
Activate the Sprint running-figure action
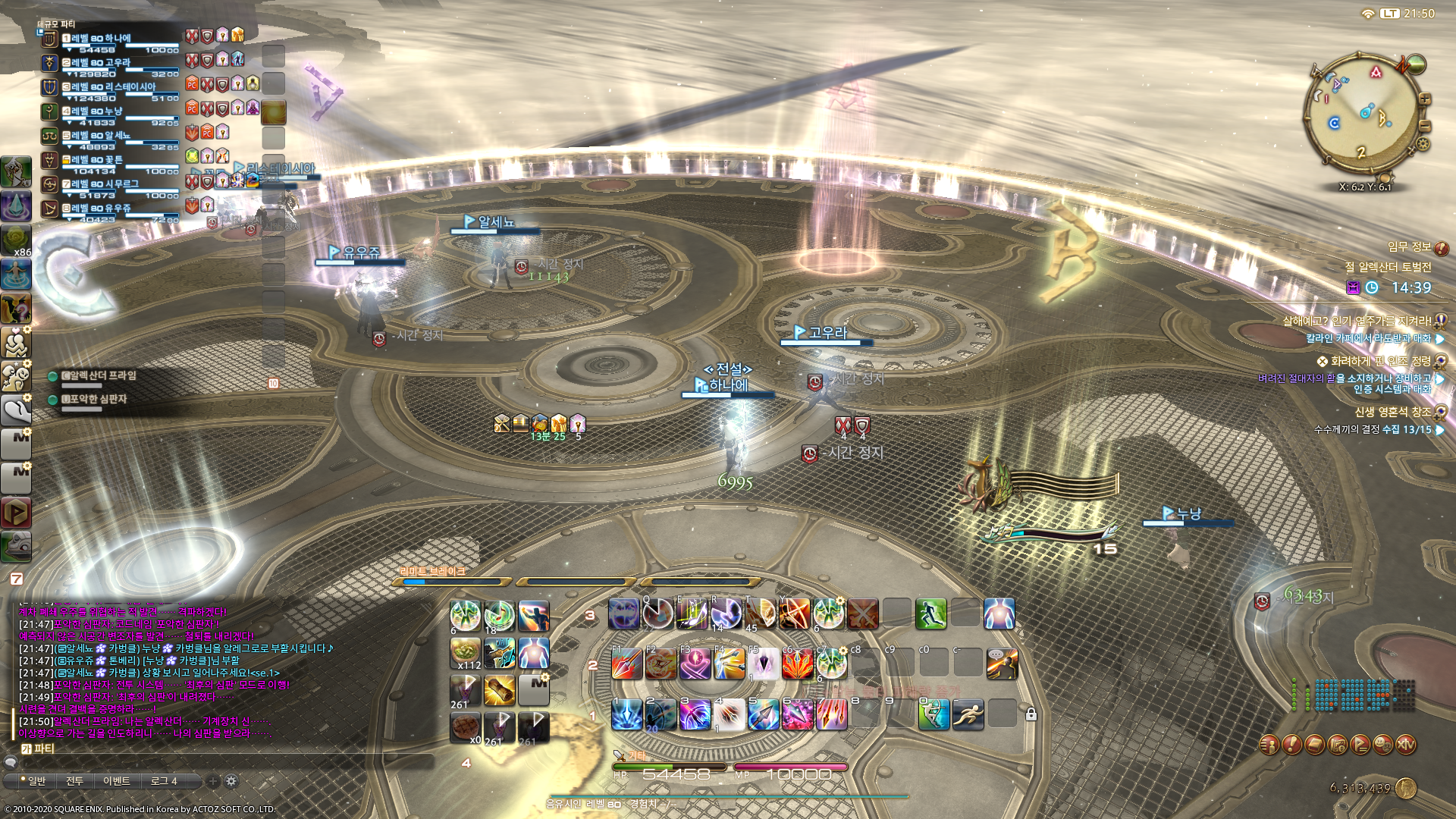click(x=968, y=714)
